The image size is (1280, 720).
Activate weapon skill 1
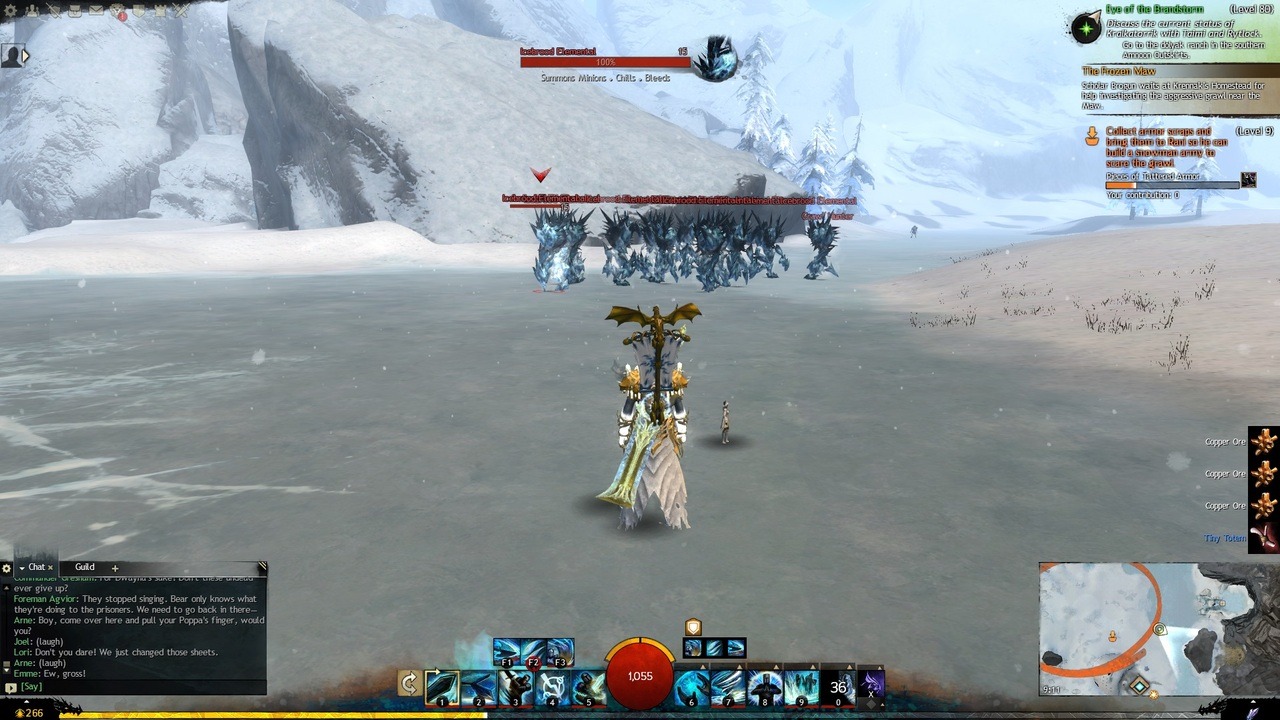[x=442, y=687]
